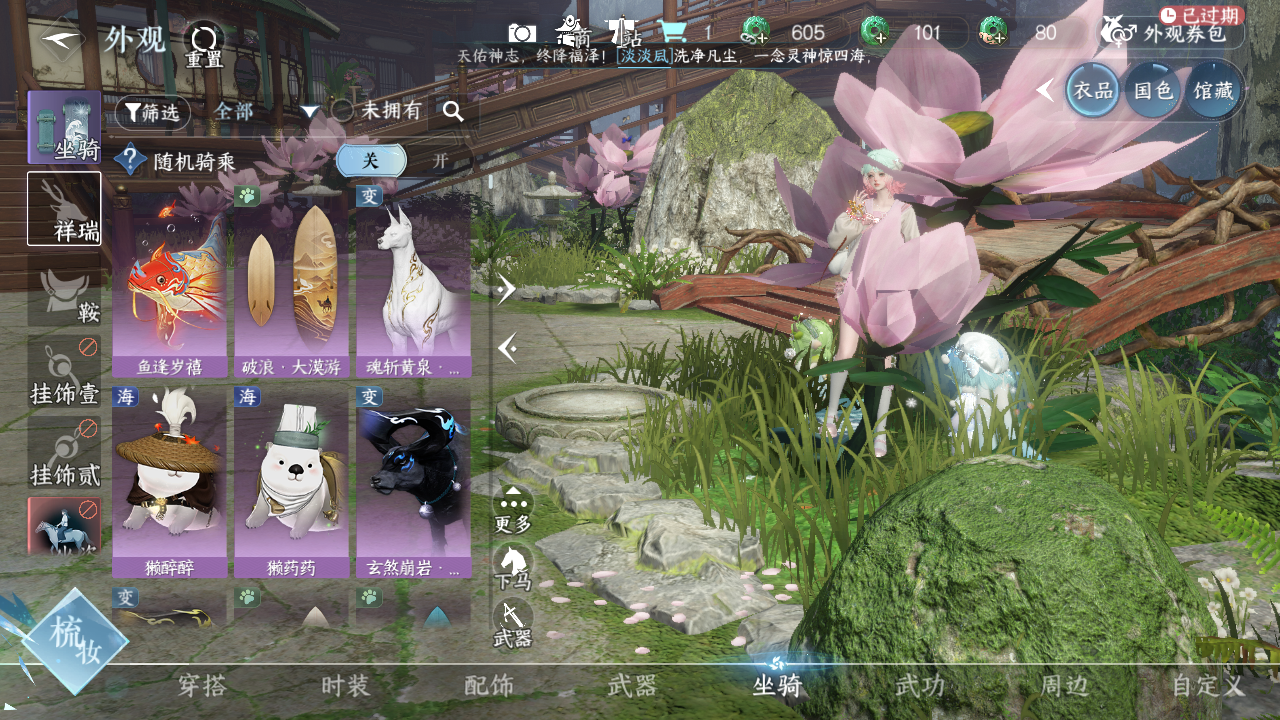This screenshot has width=1280, height=720.
Task: Expand the 全部 category dropdown
Action: (265, 112)
